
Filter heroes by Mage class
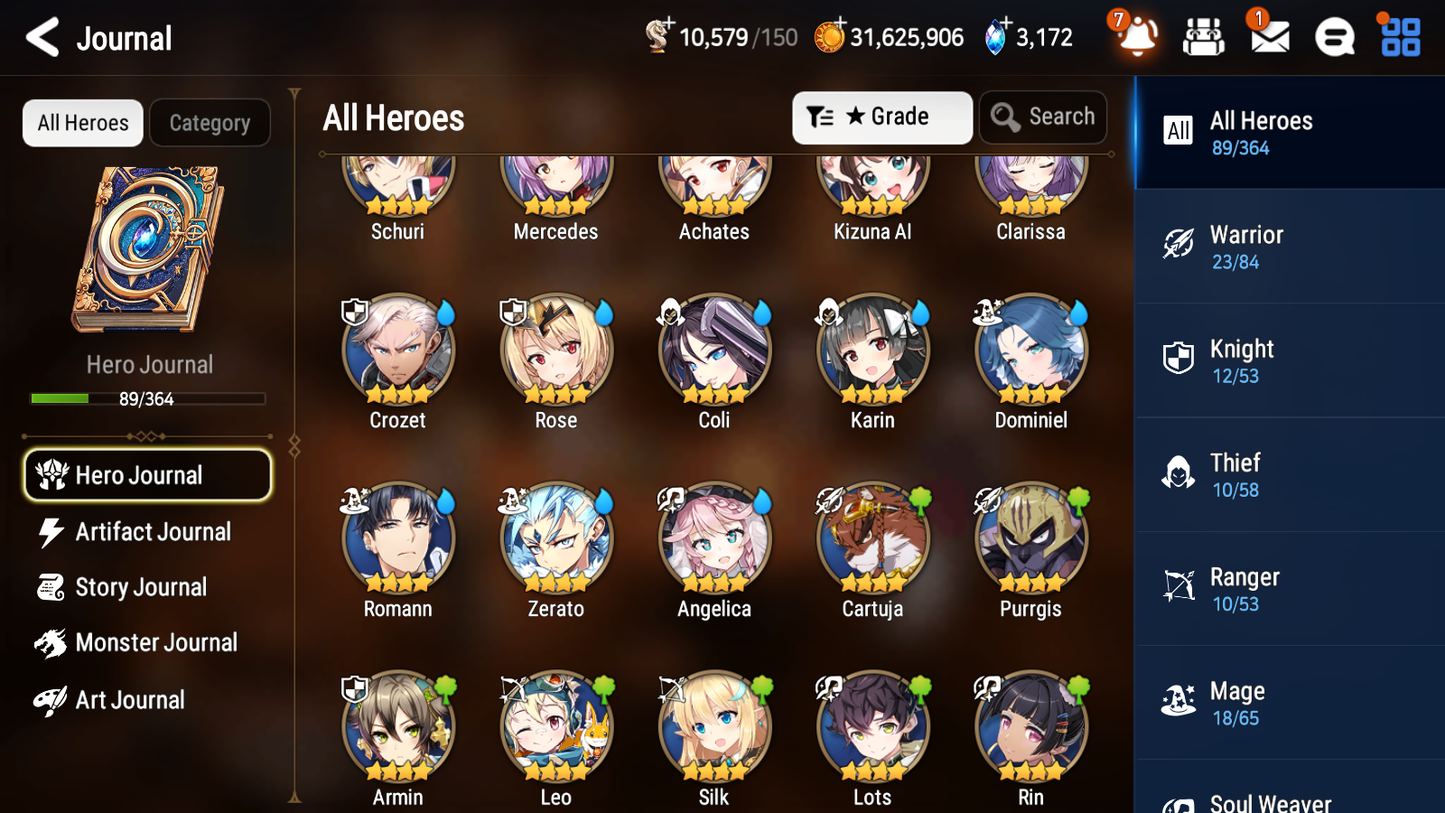click(x=1289, y=702)
